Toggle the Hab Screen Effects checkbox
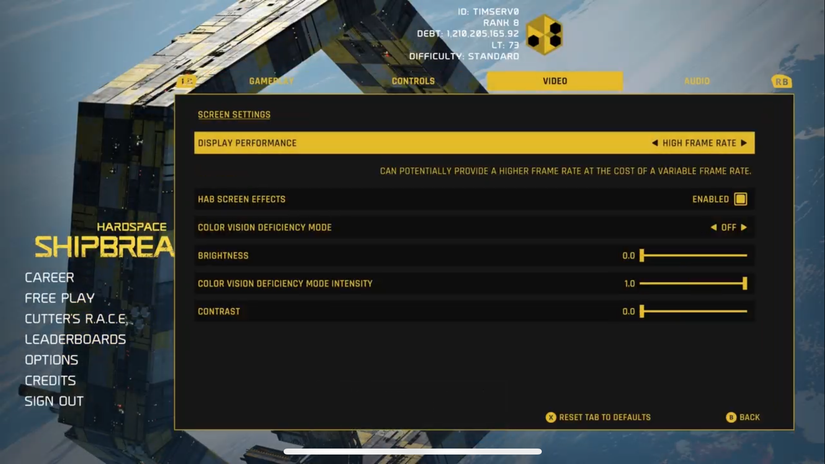The height and width of the screenshot is (464, 825). point(740,199)
